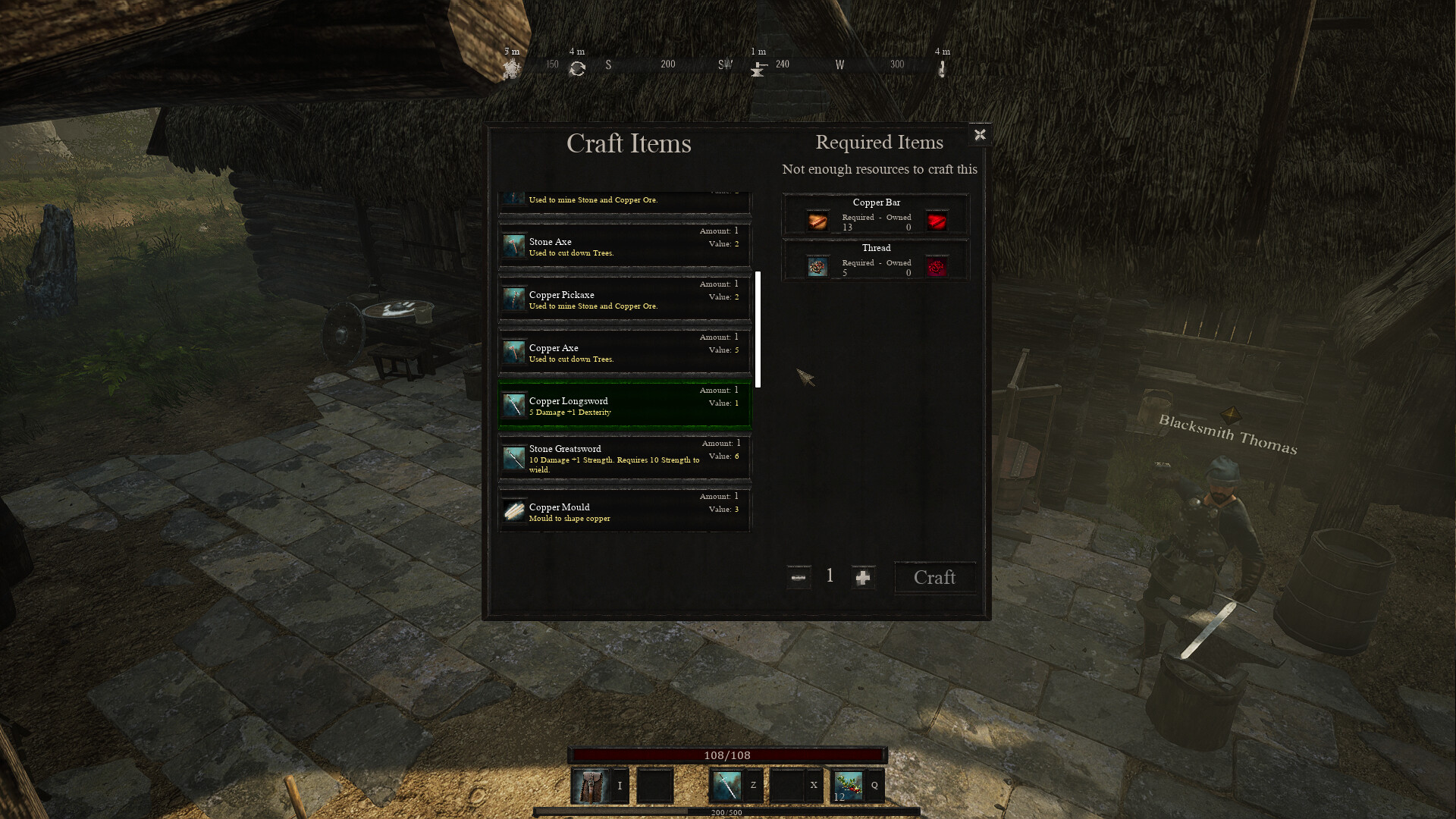
Task: Choose the Copper Pickaxe recipe
Action: click(624, 299)
